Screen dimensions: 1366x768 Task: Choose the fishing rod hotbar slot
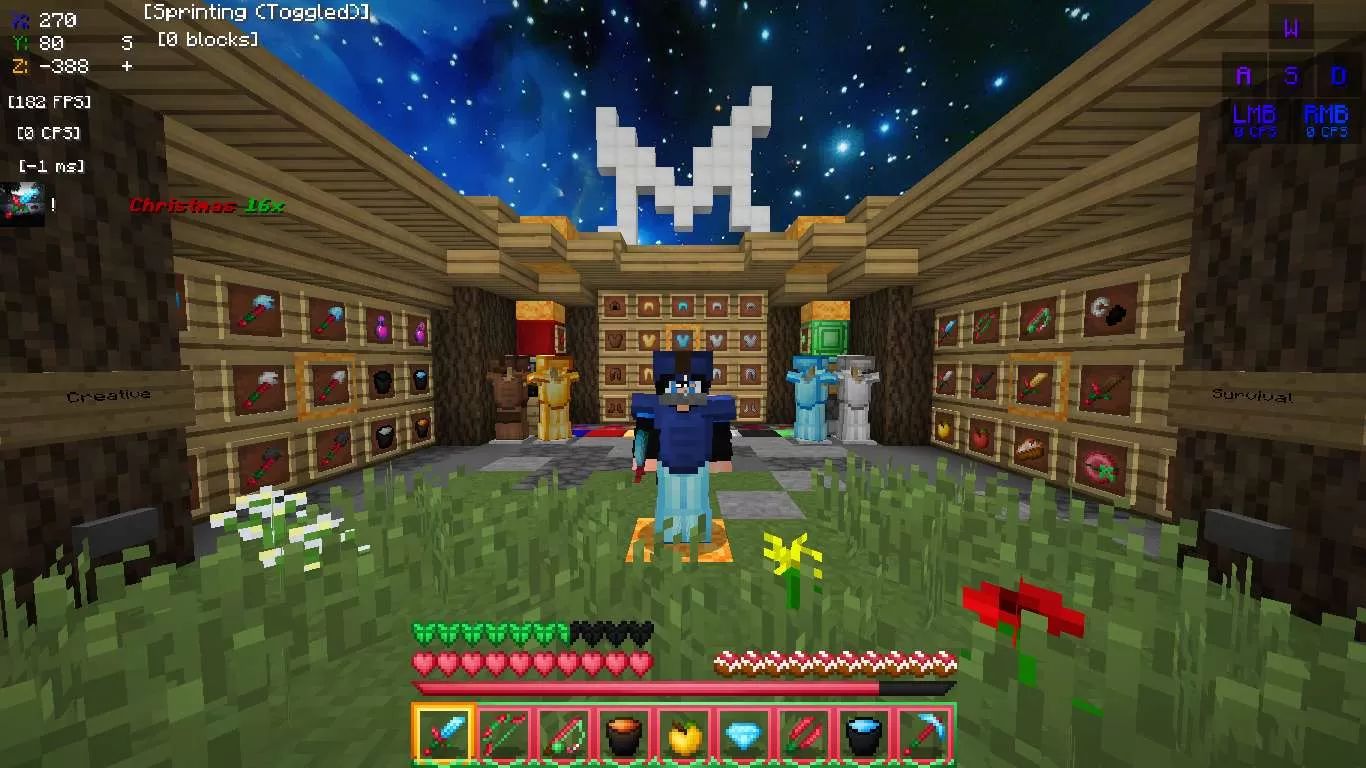click(564, 736)
